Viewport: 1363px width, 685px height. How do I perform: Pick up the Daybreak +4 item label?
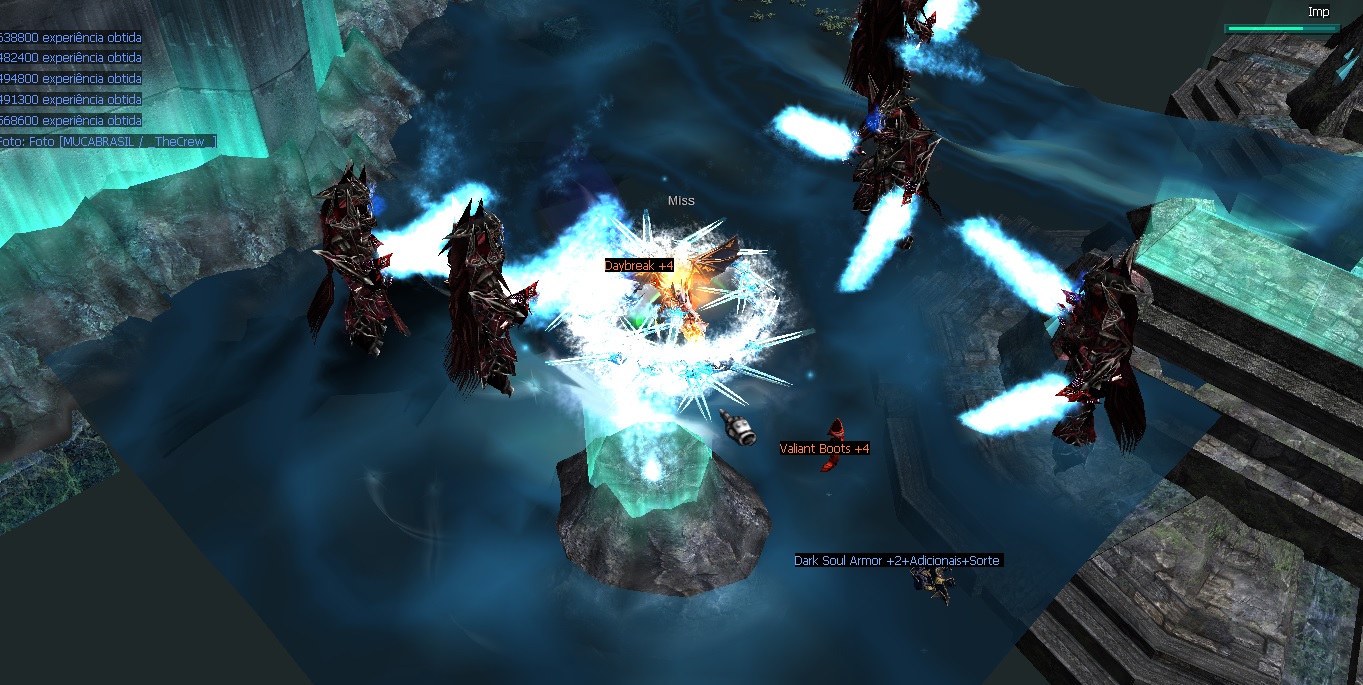[x=639, y=266]
